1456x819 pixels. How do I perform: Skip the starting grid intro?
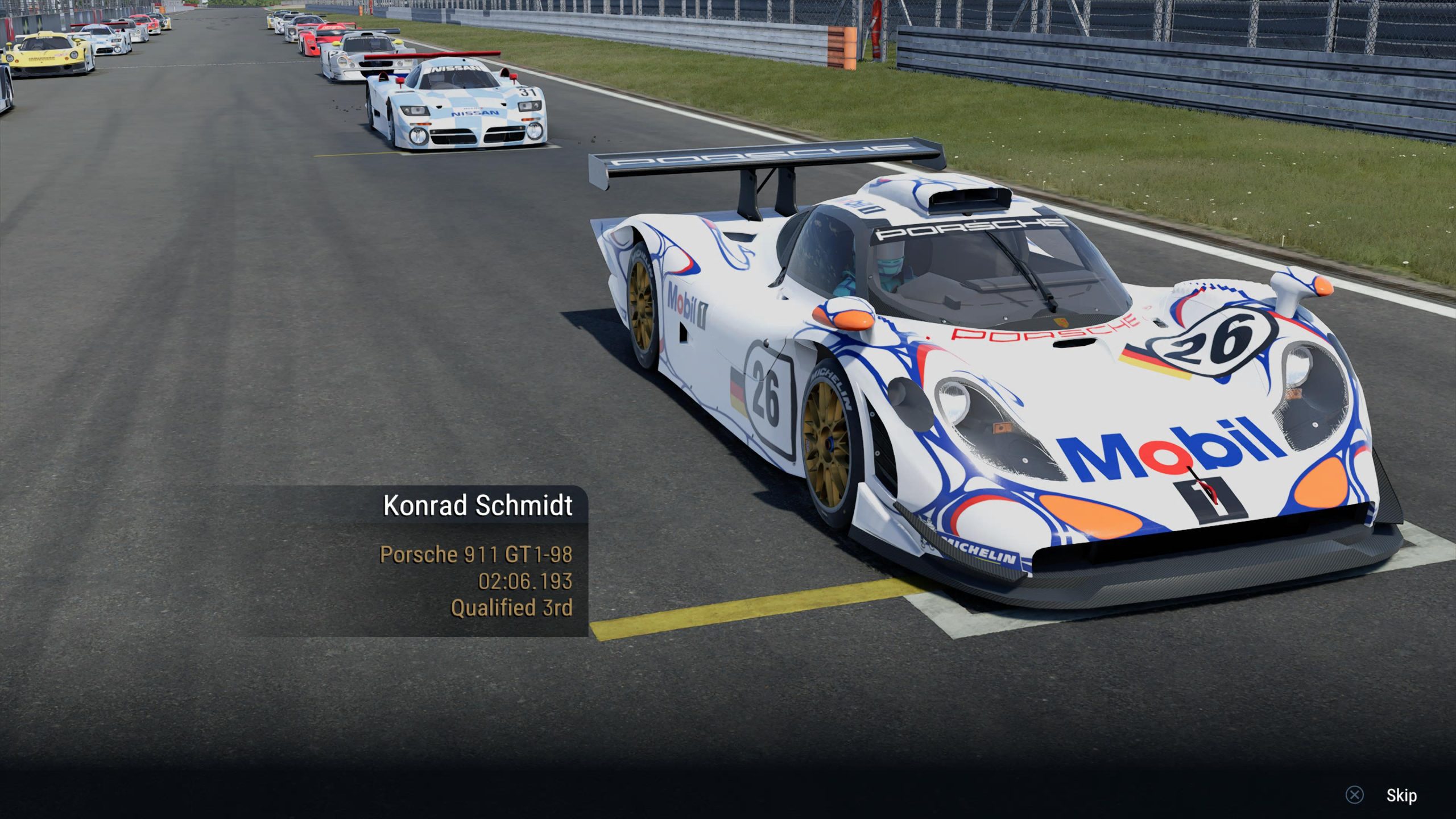(x=1400, y=795)
